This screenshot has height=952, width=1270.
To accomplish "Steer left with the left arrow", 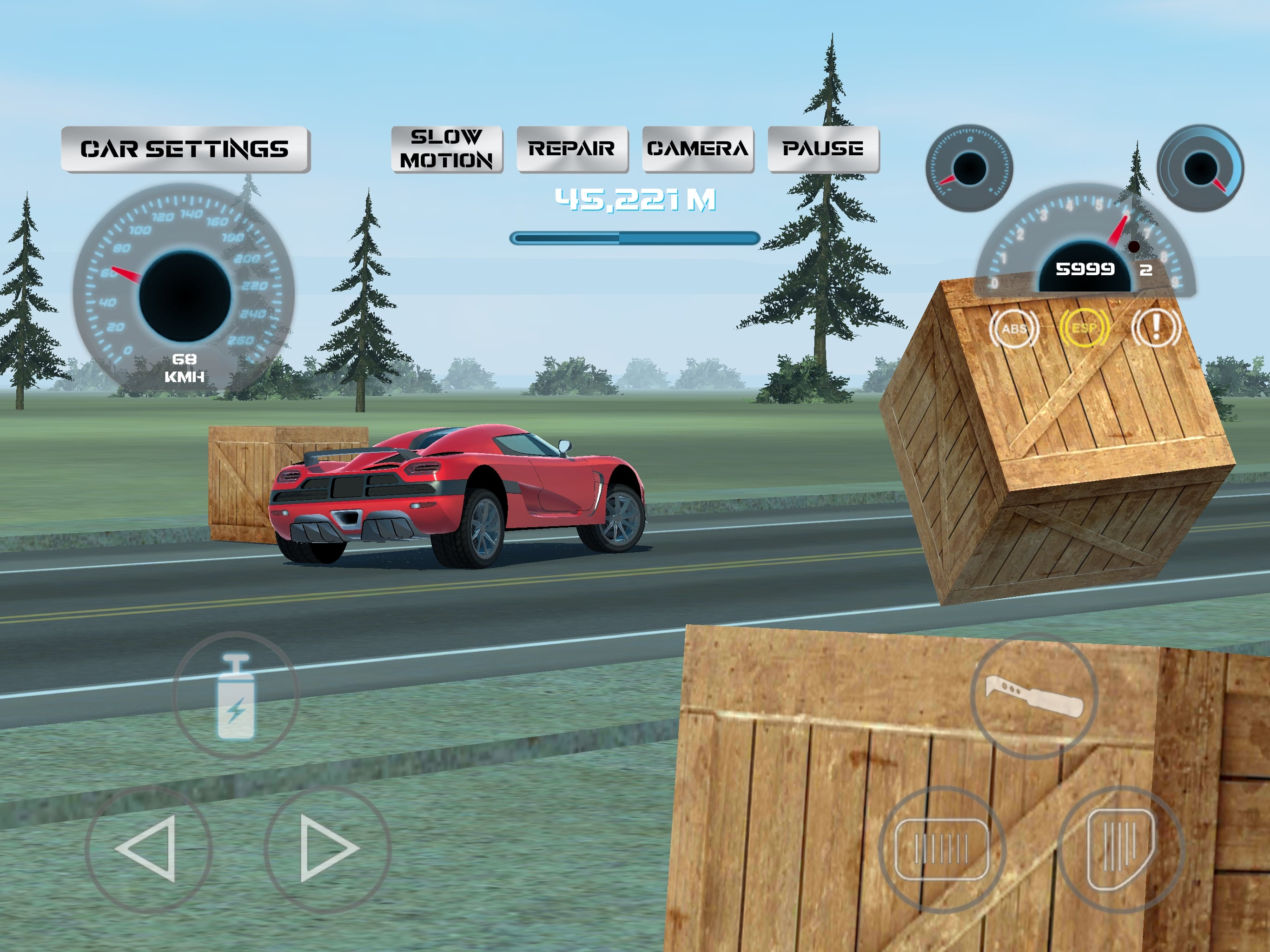I will click(x=148, y=849).
